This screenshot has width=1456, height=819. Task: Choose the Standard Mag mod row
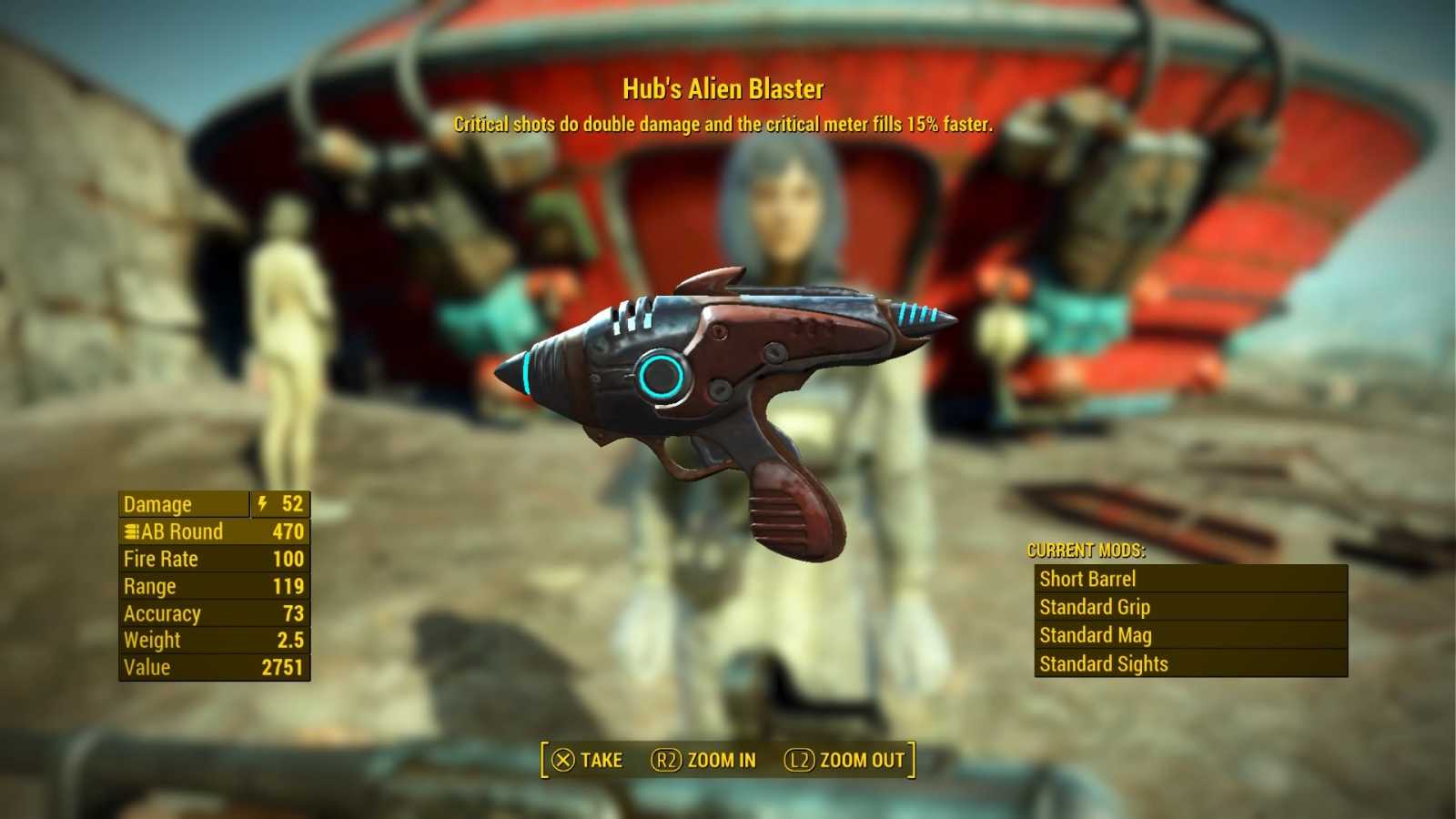tap(1190, 635)
